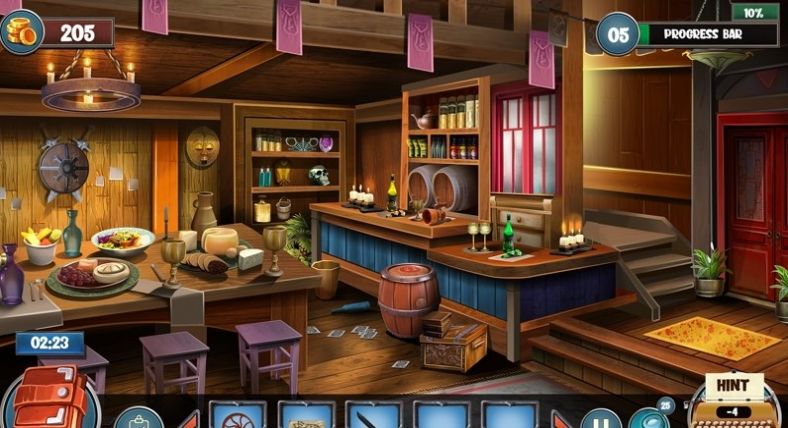Image resolution: width=788 pixels, height=428 pixels.
Task: Select the wheel item slot
Action: pos(238,416)
